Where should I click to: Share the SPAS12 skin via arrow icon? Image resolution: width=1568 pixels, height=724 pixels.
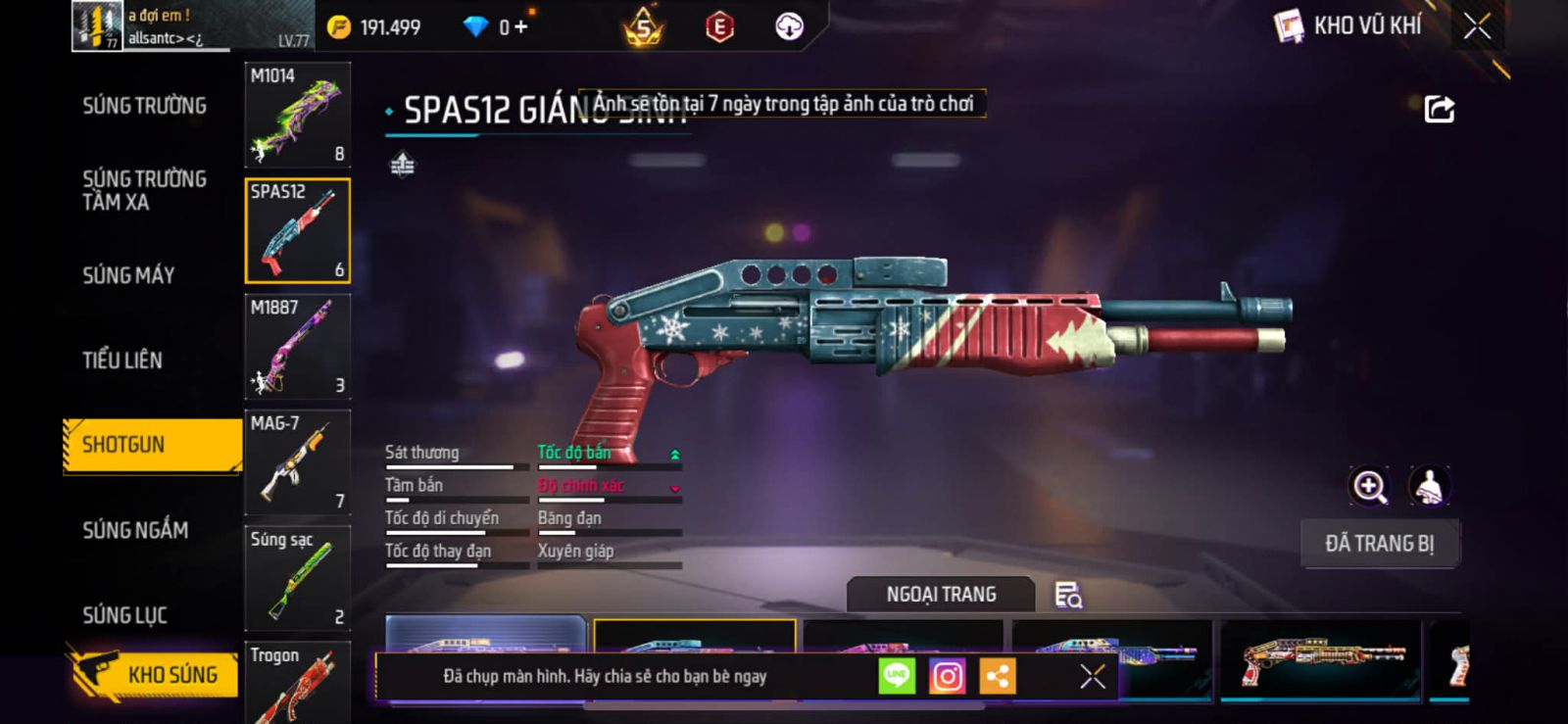tap(1439, 109)
